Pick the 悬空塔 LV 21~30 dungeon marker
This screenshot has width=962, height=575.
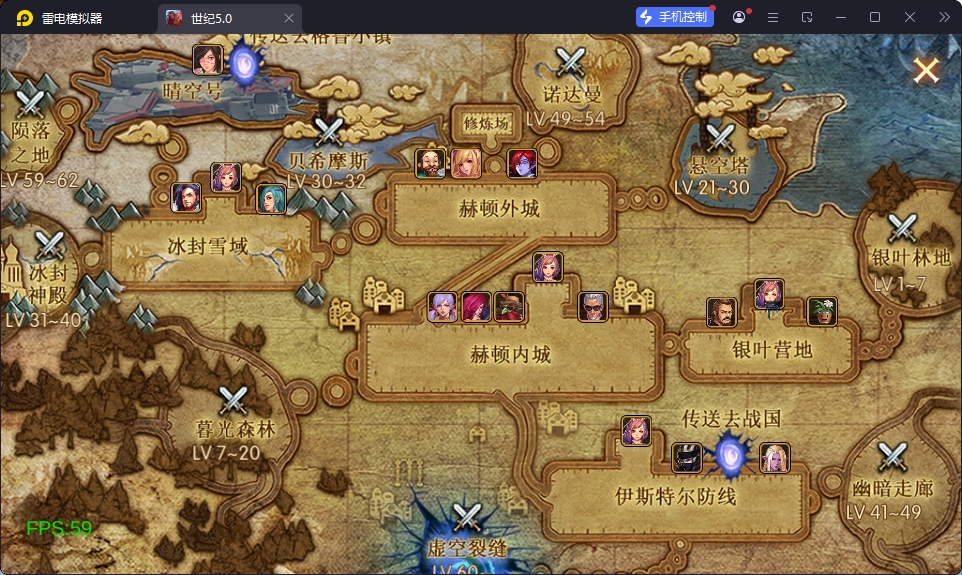(719, 138)
